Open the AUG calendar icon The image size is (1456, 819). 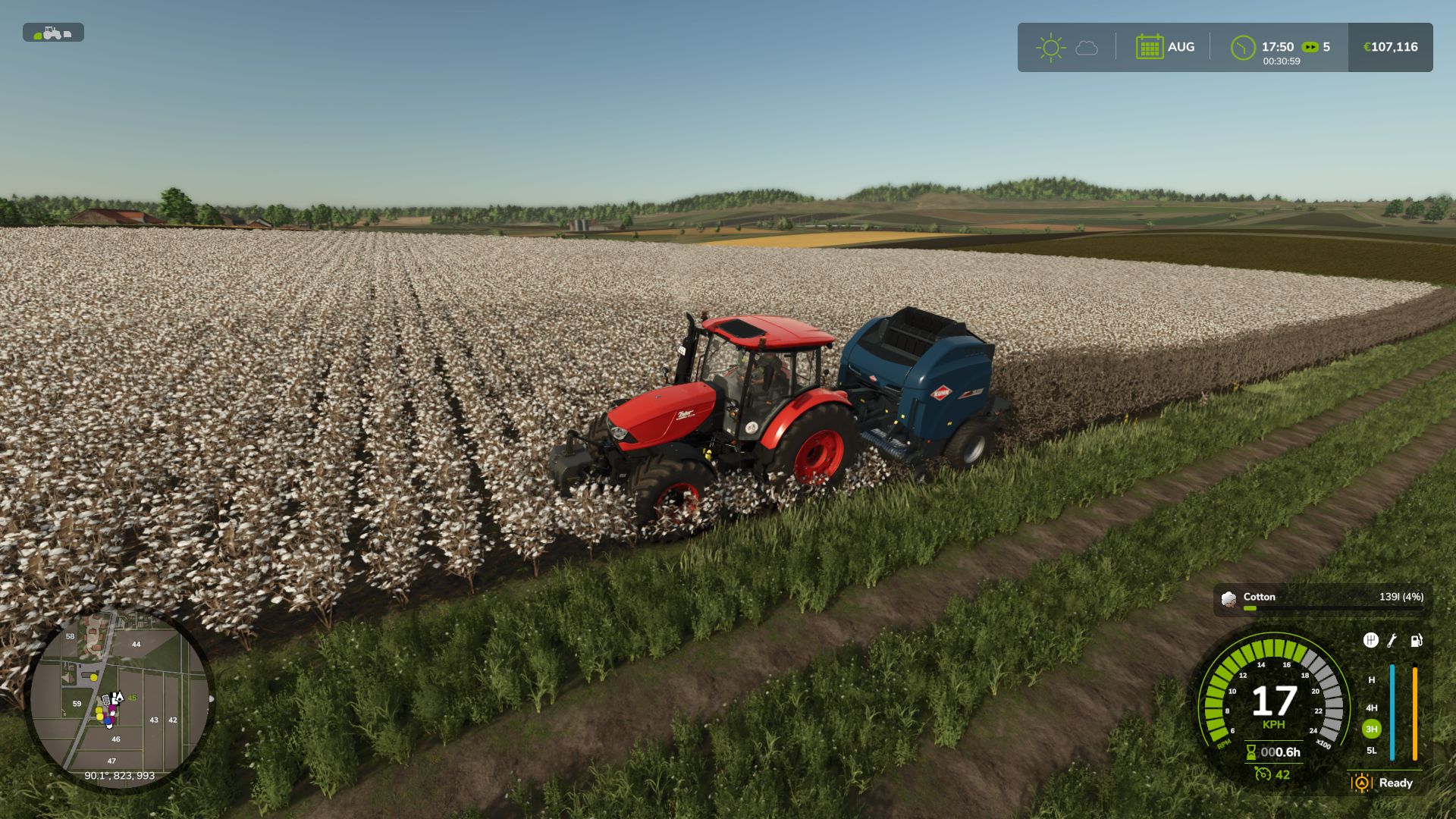pyautogui.click(x=1149, y=47)
